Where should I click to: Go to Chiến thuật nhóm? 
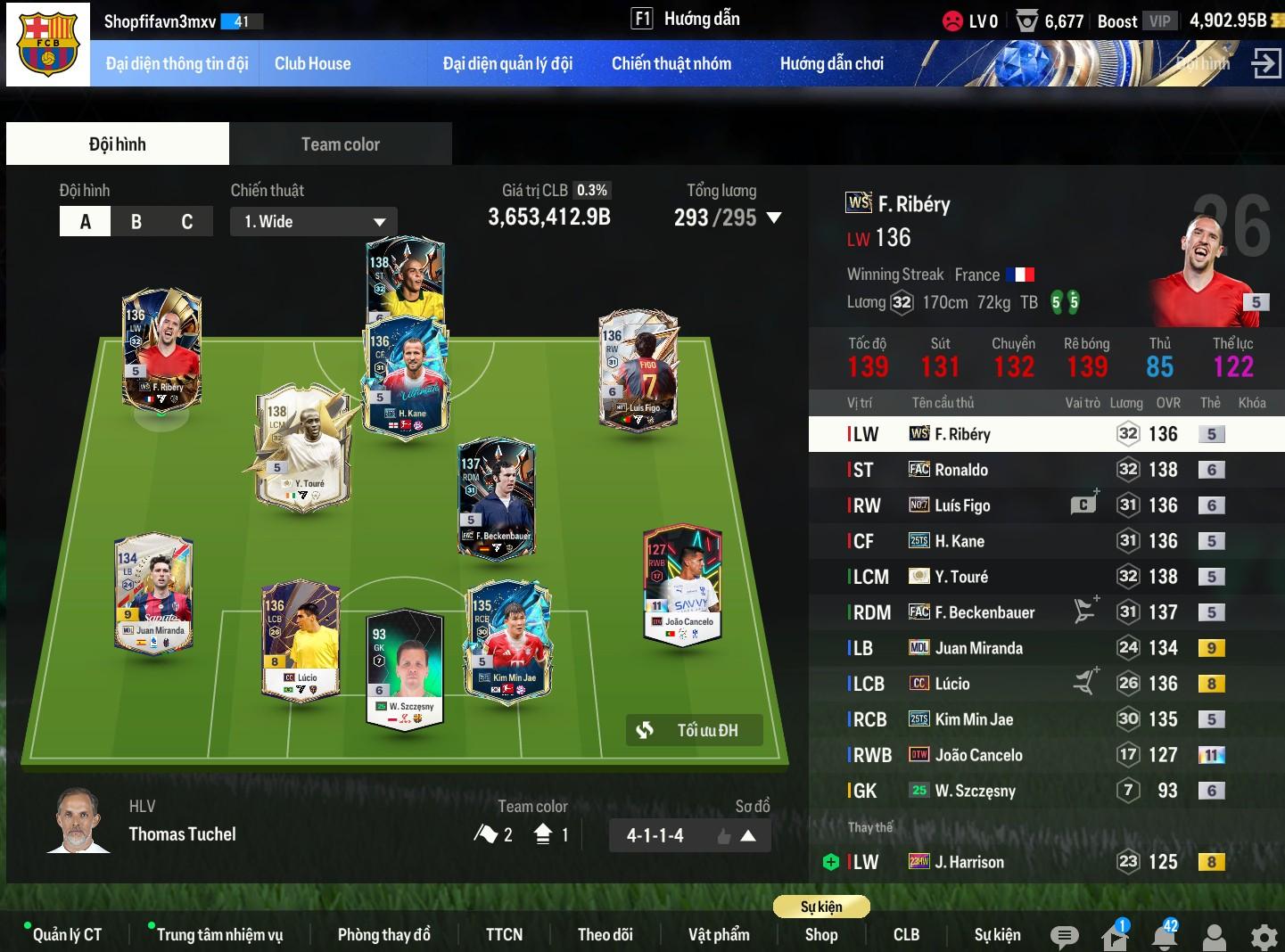coord(671,63)
